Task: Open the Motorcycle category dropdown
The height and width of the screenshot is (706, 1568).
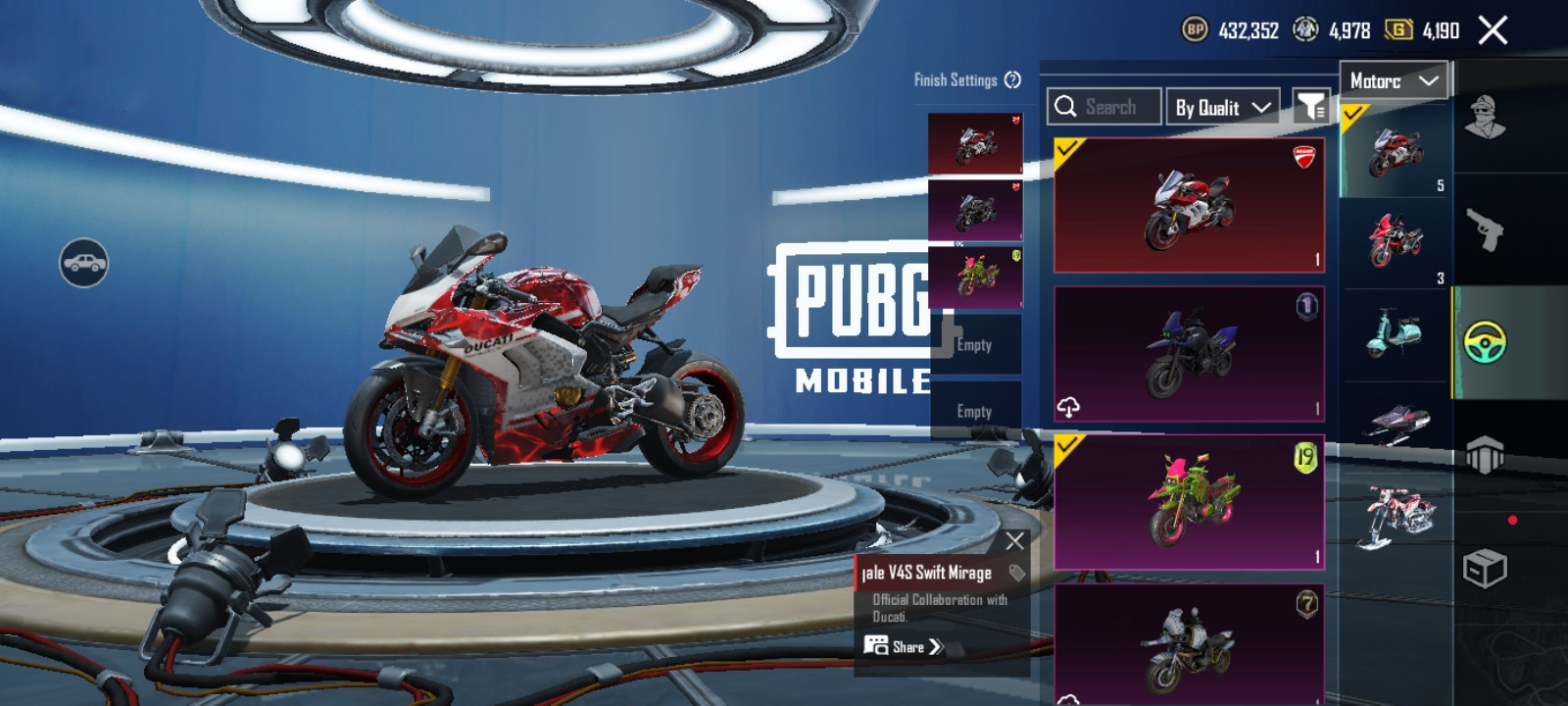Action: (1394, 81)
